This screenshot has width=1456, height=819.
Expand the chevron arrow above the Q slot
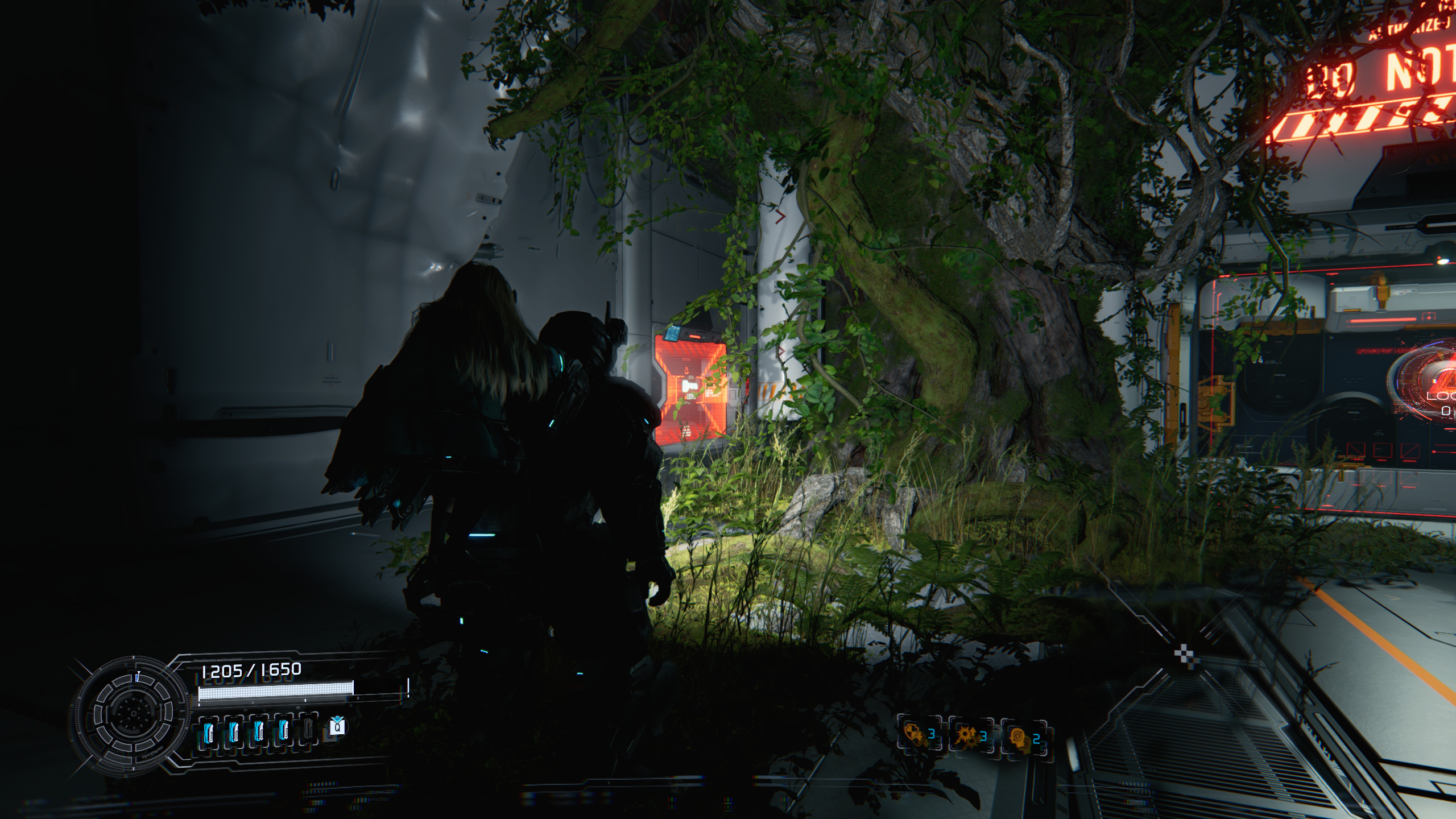(x=337, y=718)
